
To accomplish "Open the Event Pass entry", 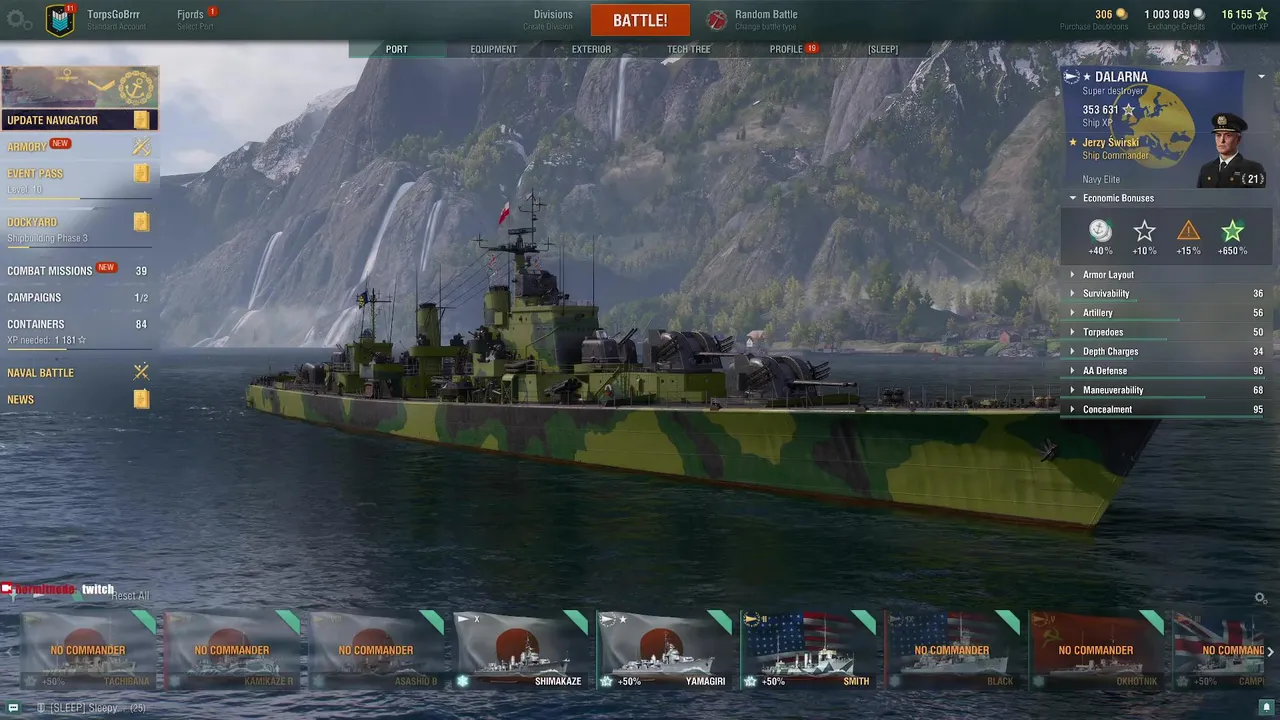I will click(x=35, y=174).
